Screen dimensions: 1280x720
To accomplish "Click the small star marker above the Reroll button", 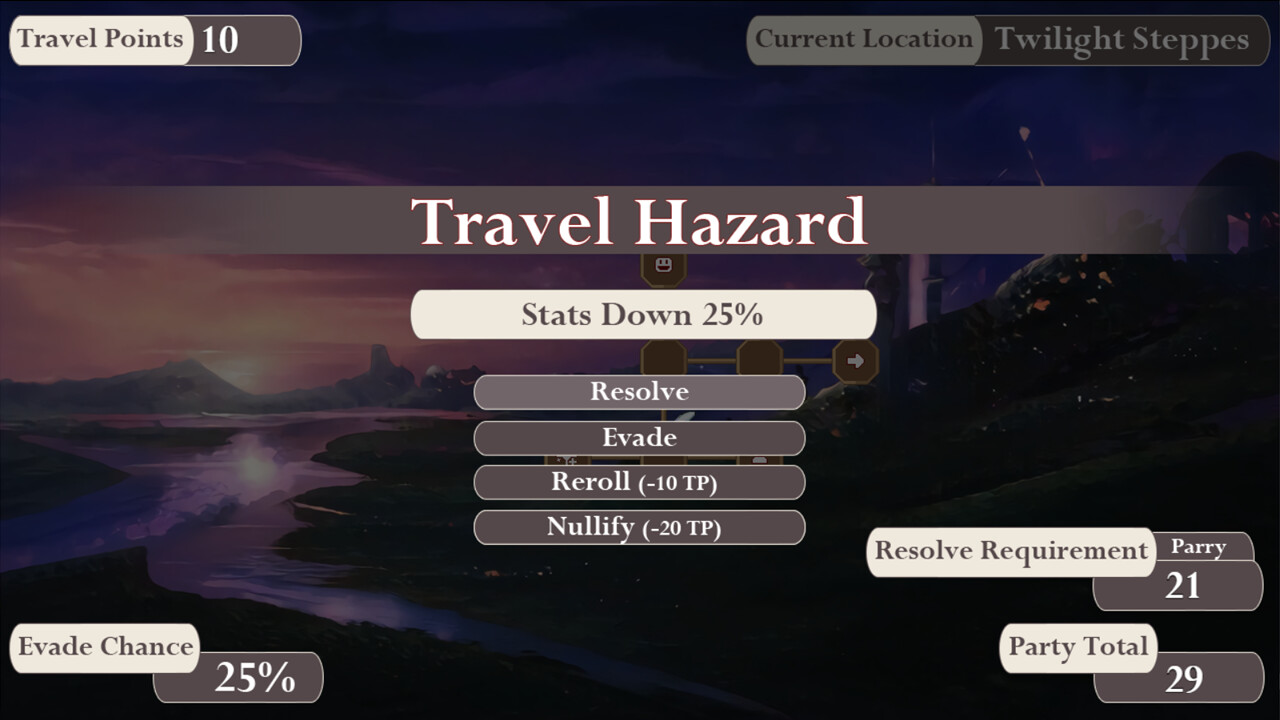I will 558,459.
